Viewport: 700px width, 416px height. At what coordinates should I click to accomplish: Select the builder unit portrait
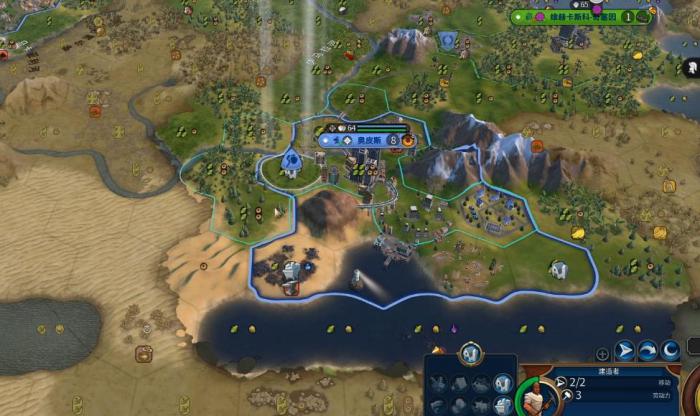(537, 398)
